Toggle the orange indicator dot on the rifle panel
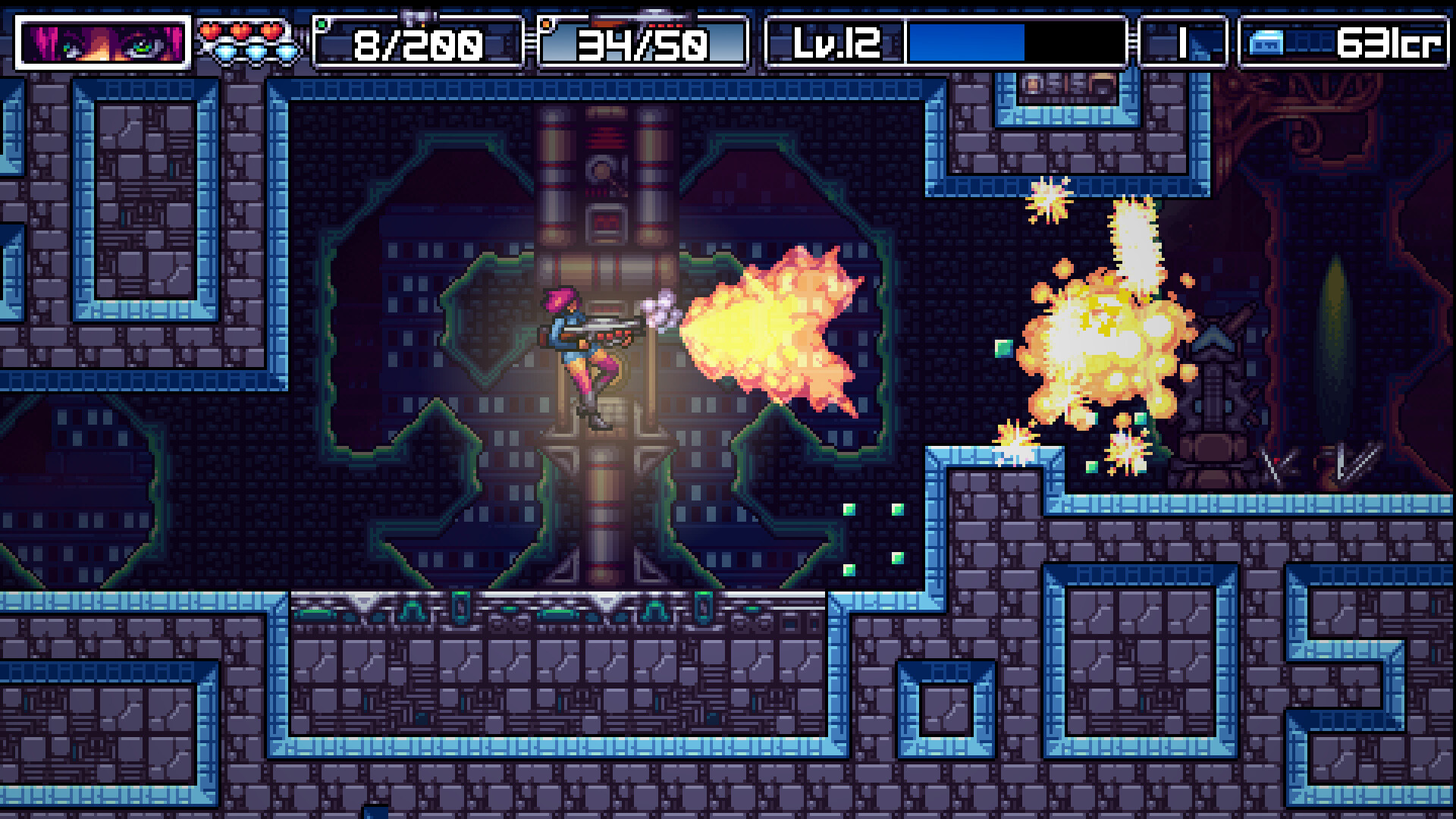 [544, 25]
